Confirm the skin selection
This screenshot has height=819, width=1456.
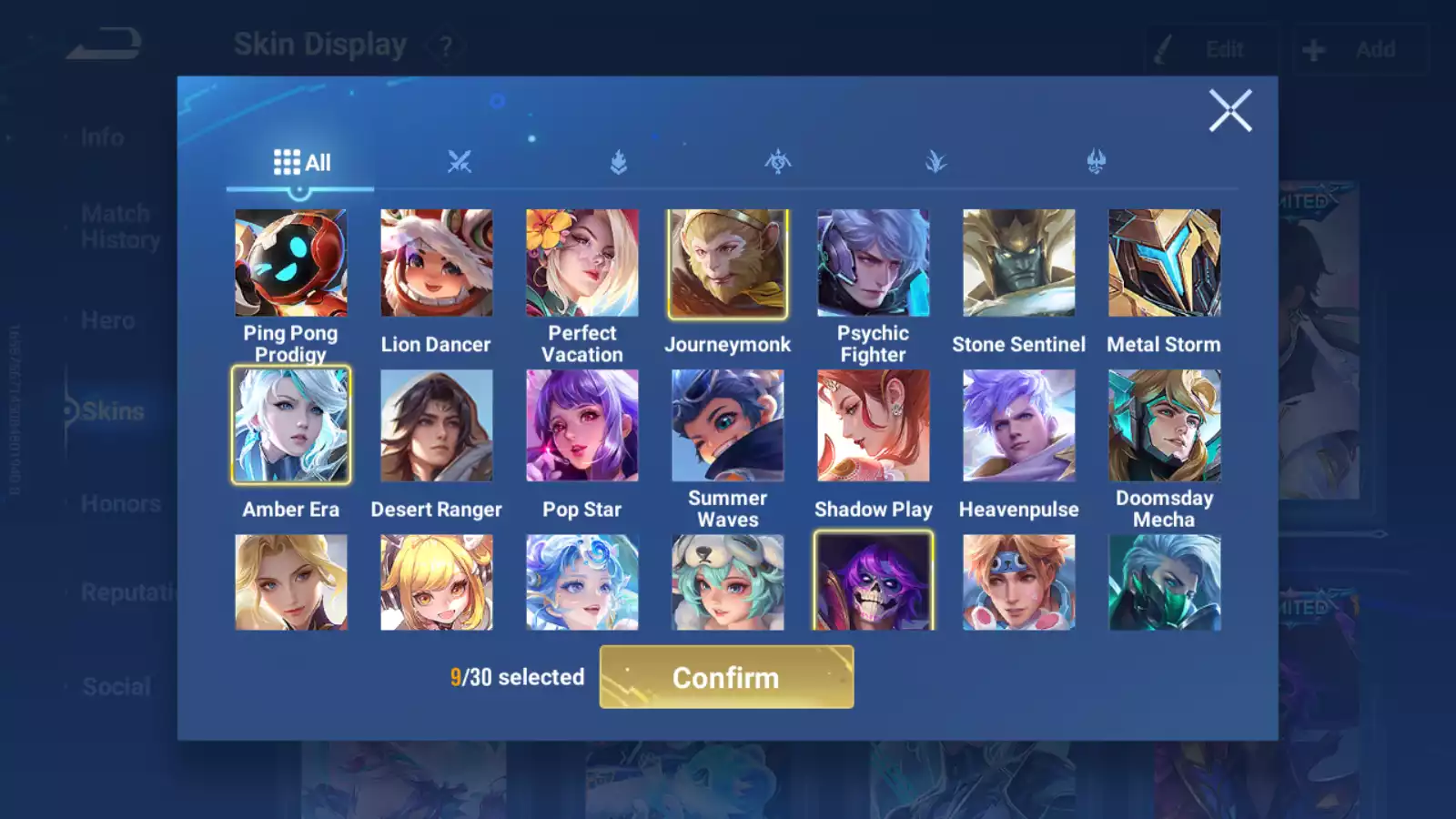point(726,677)
